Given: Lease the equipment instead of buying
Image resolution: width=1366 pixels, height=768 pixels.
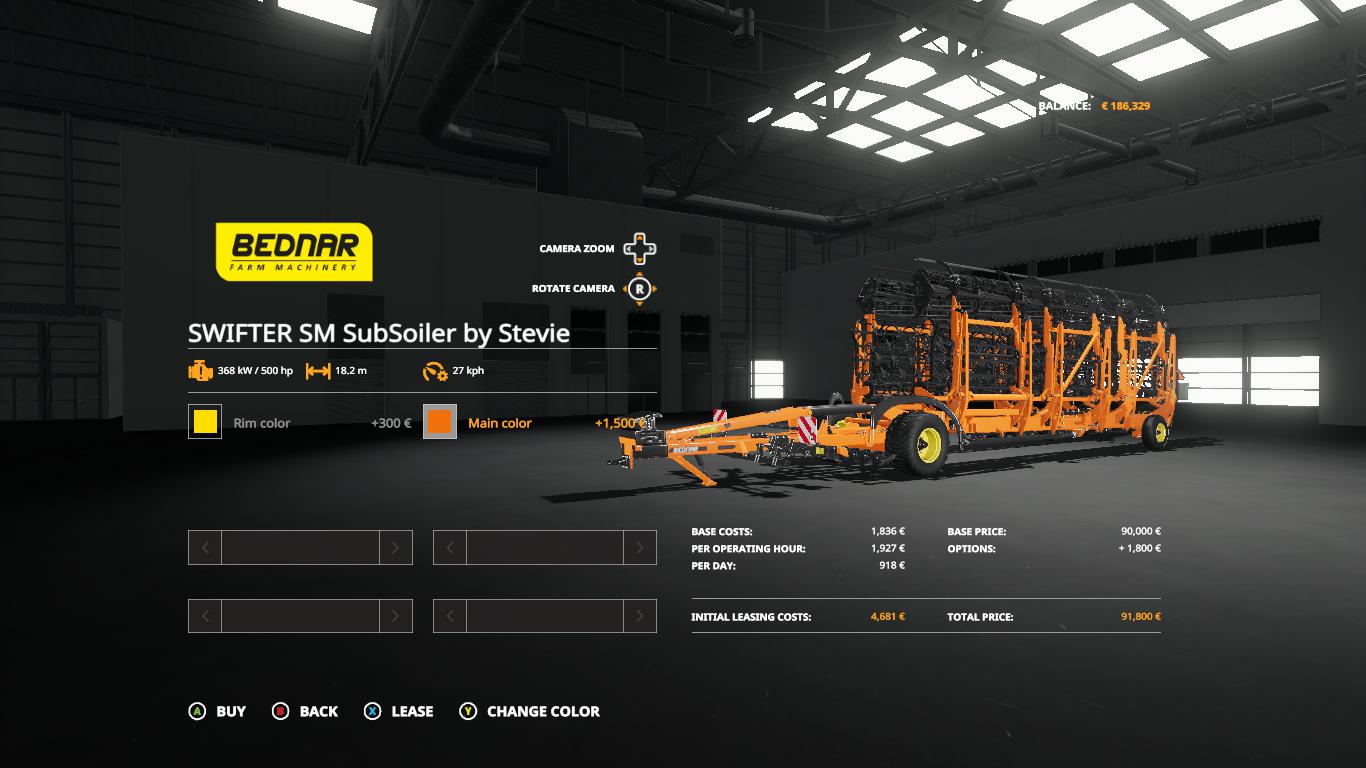Looking at the screenshot, I should coord(399,711).
